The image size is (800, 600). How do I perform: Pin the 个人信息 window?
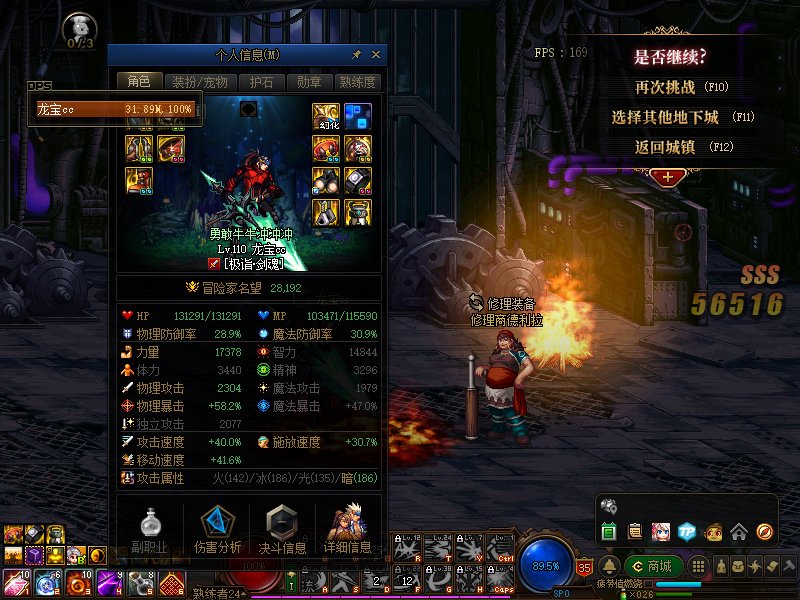coord(357,54)
